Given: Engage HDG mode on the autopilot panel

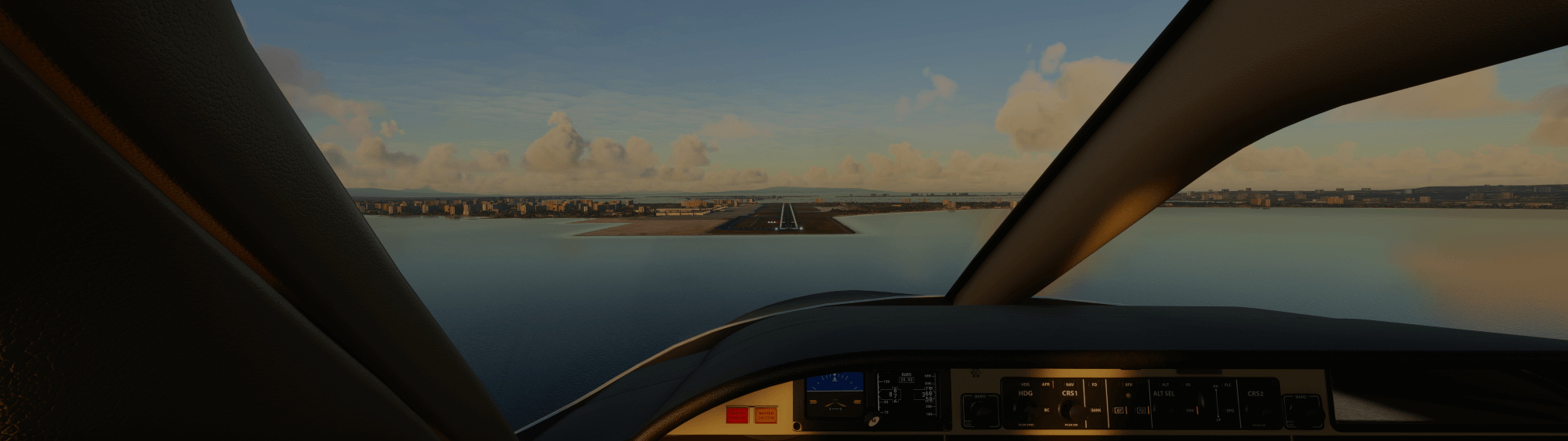Looking at the screenshot, I should point(1025,385).
